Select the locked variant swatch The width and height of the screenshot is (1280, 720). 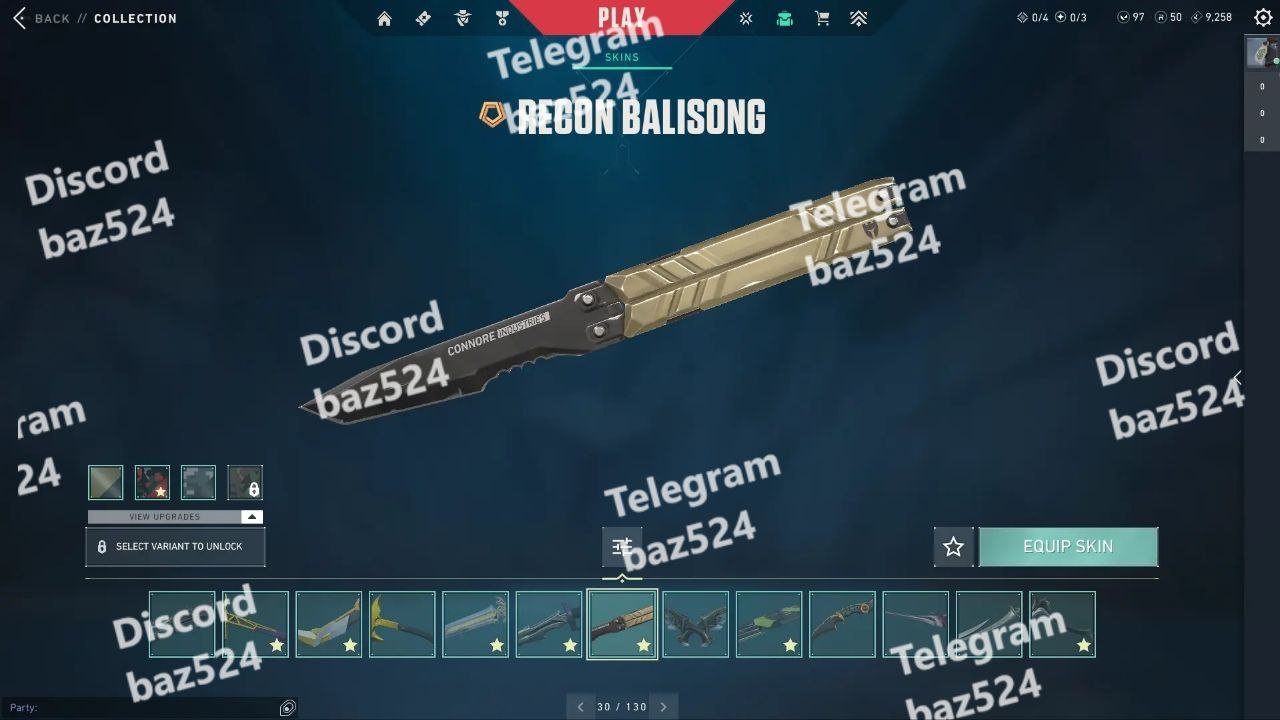pyautogui.click(x=245, y=482)
